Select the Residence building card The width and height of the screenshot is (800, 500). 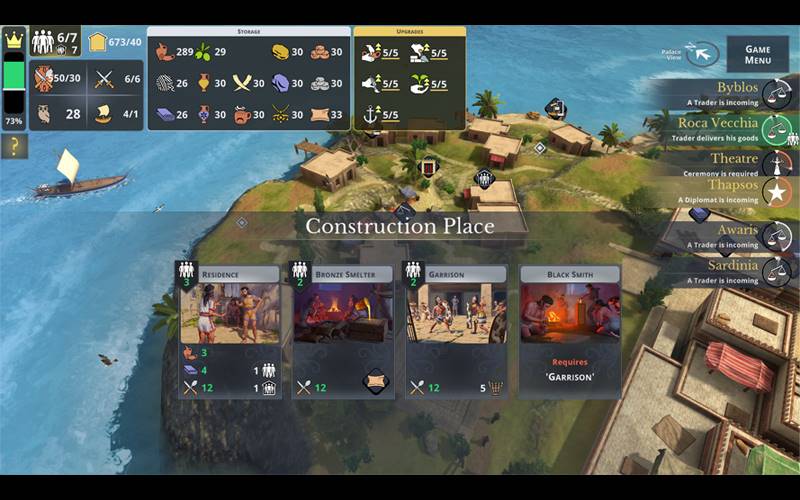(229, 316)
